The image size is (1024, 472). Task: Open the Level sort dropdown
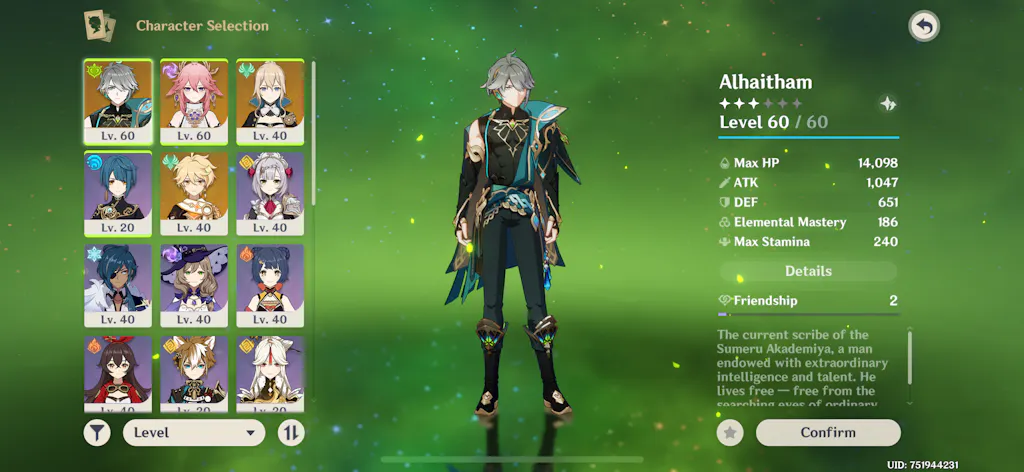click(x=194, y=433)
